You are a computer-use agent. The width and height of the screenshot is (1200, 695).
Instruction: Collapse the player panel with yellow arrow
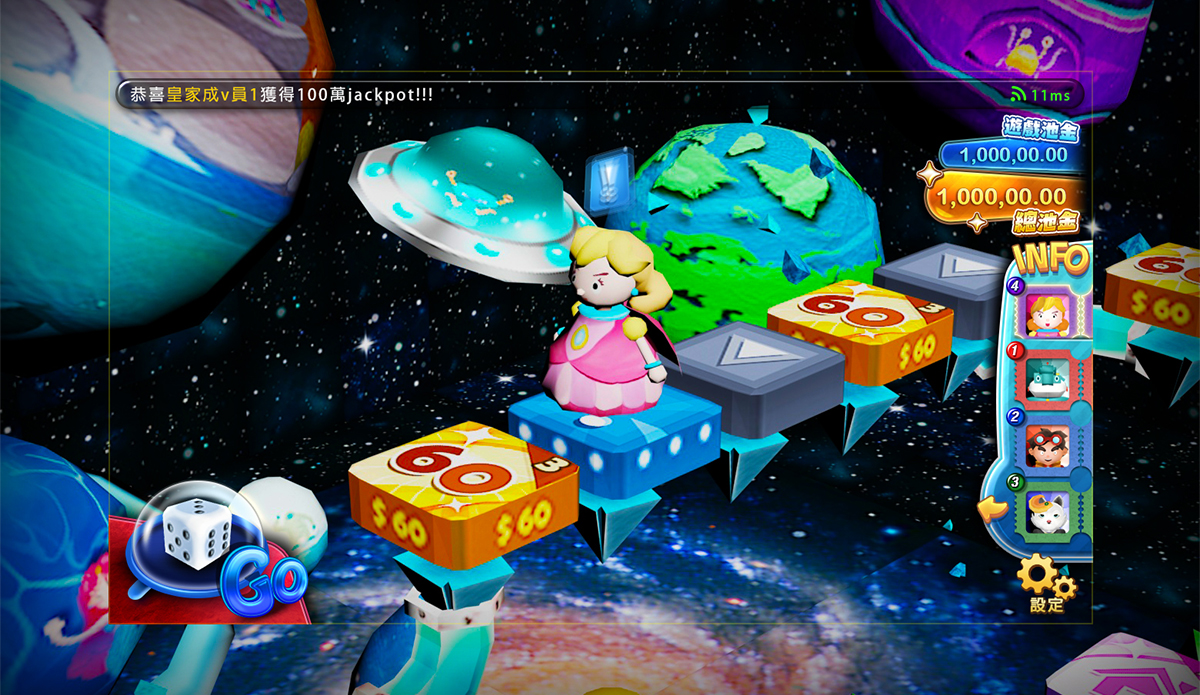(992, 511)
